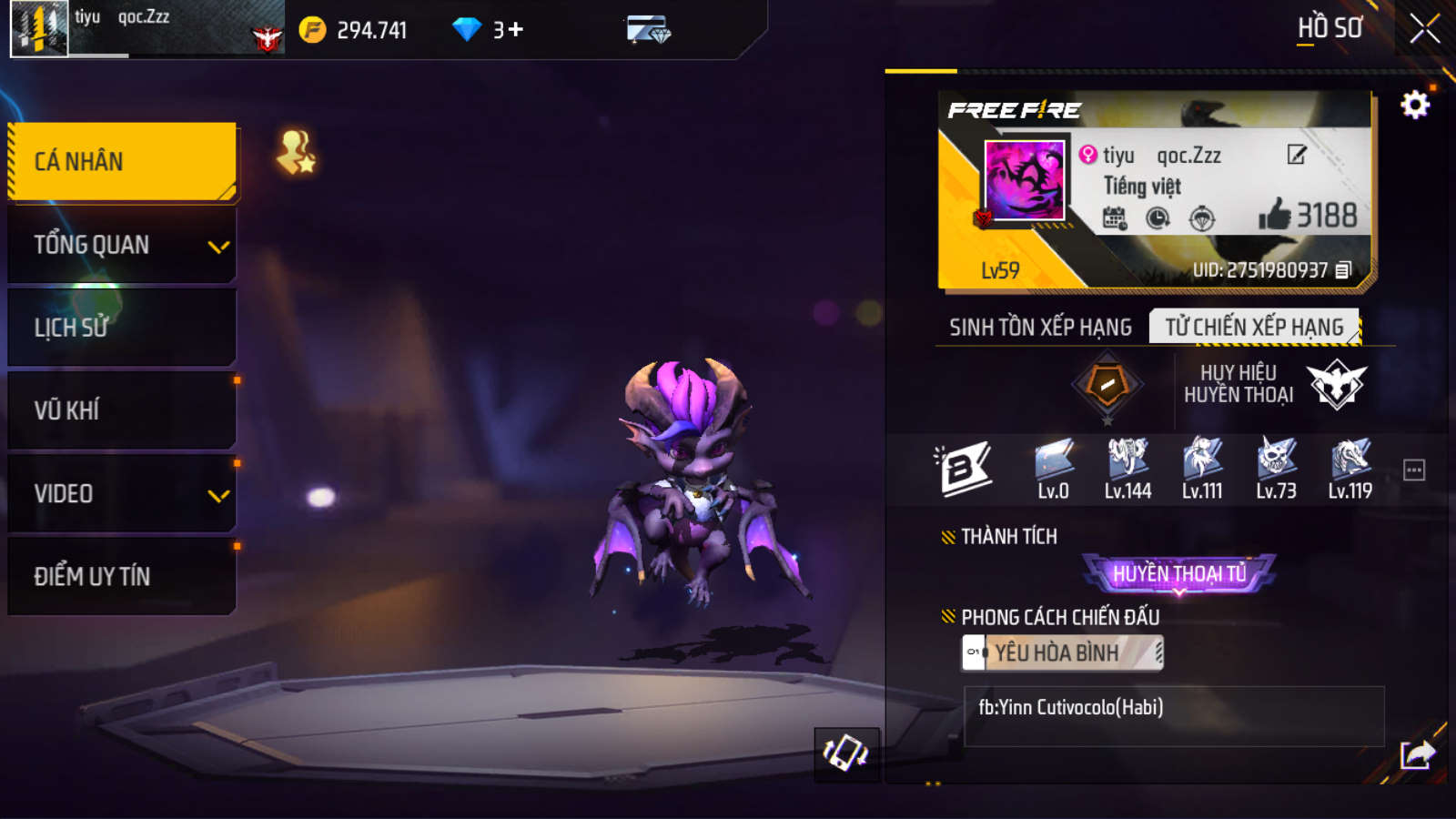Open the LỊCH SỬ history tab

click(122, 328)
